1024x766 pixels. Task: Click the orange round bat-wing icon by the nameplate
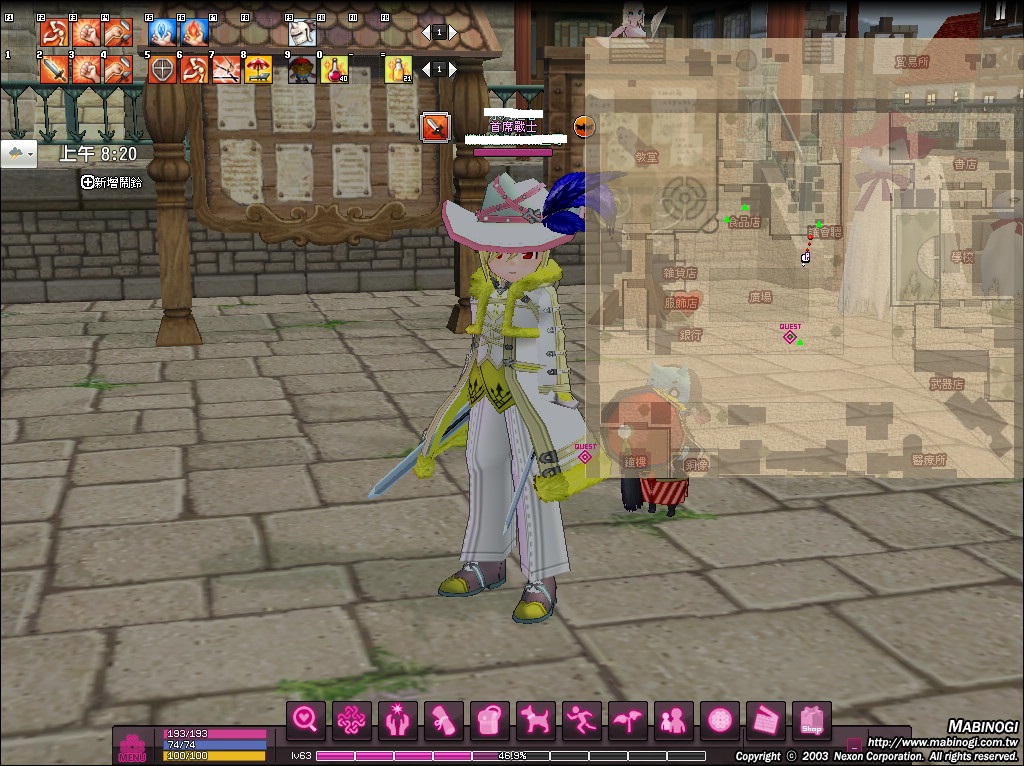pyautogui.click(x=584, y=125)
